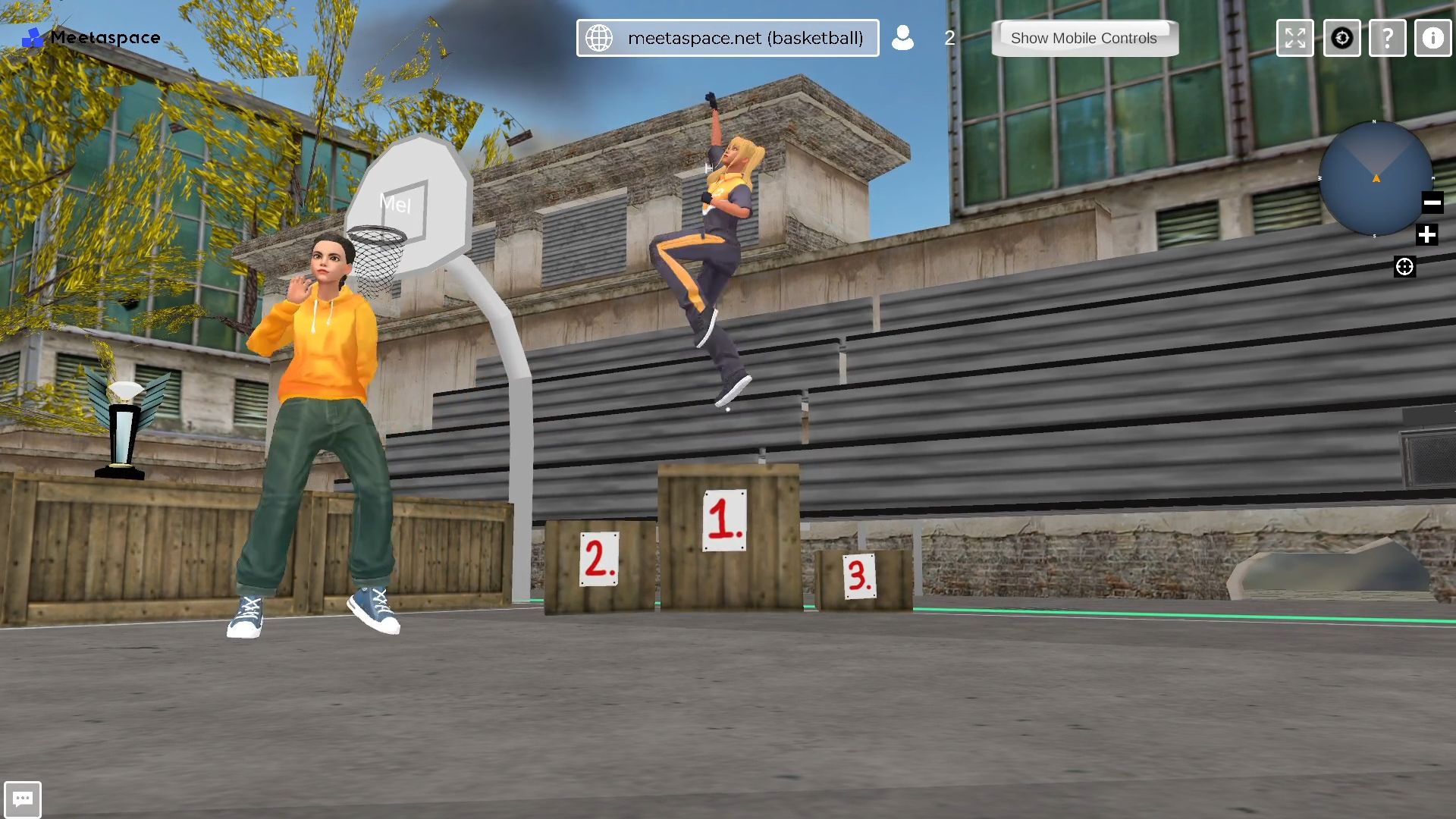Viewport: 1456px width, 819px height.
Task: Click the person icon showing online players
Action: (902, 38)
